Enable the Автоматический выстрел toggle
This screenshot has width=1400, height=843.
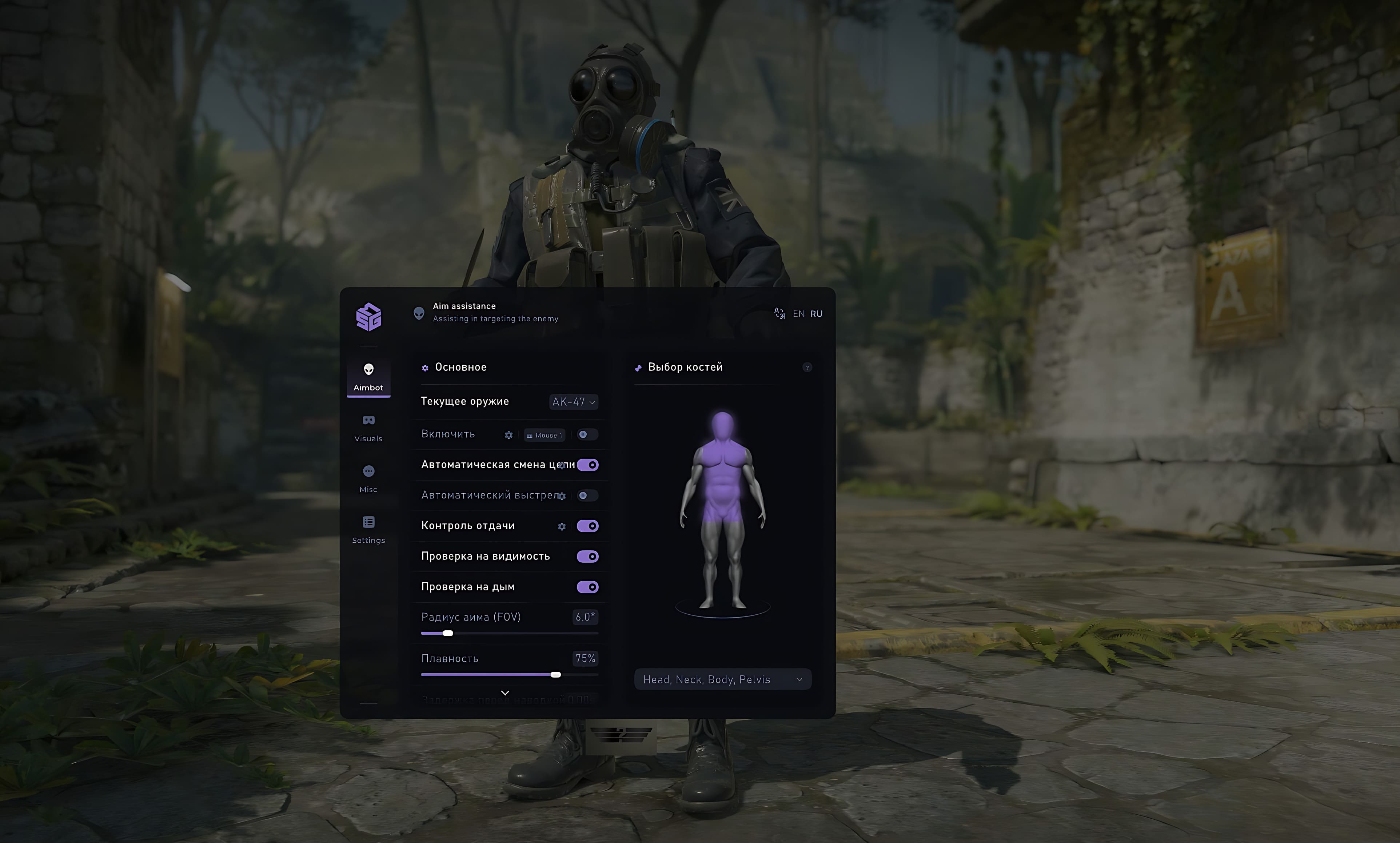[587, 495]
